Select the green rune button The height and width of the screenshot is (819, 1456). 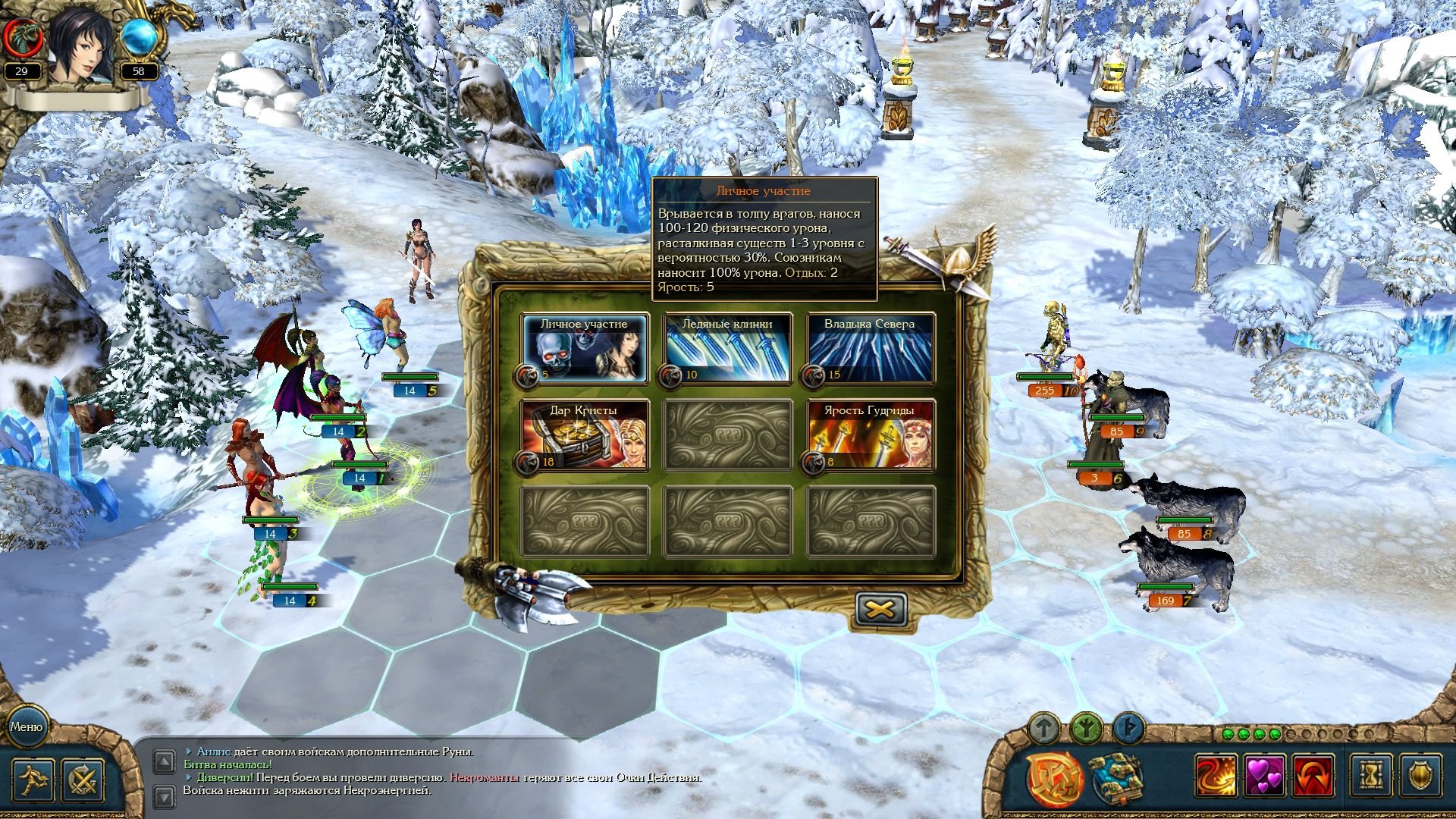pyautogui.click(x=1086, y=729)
